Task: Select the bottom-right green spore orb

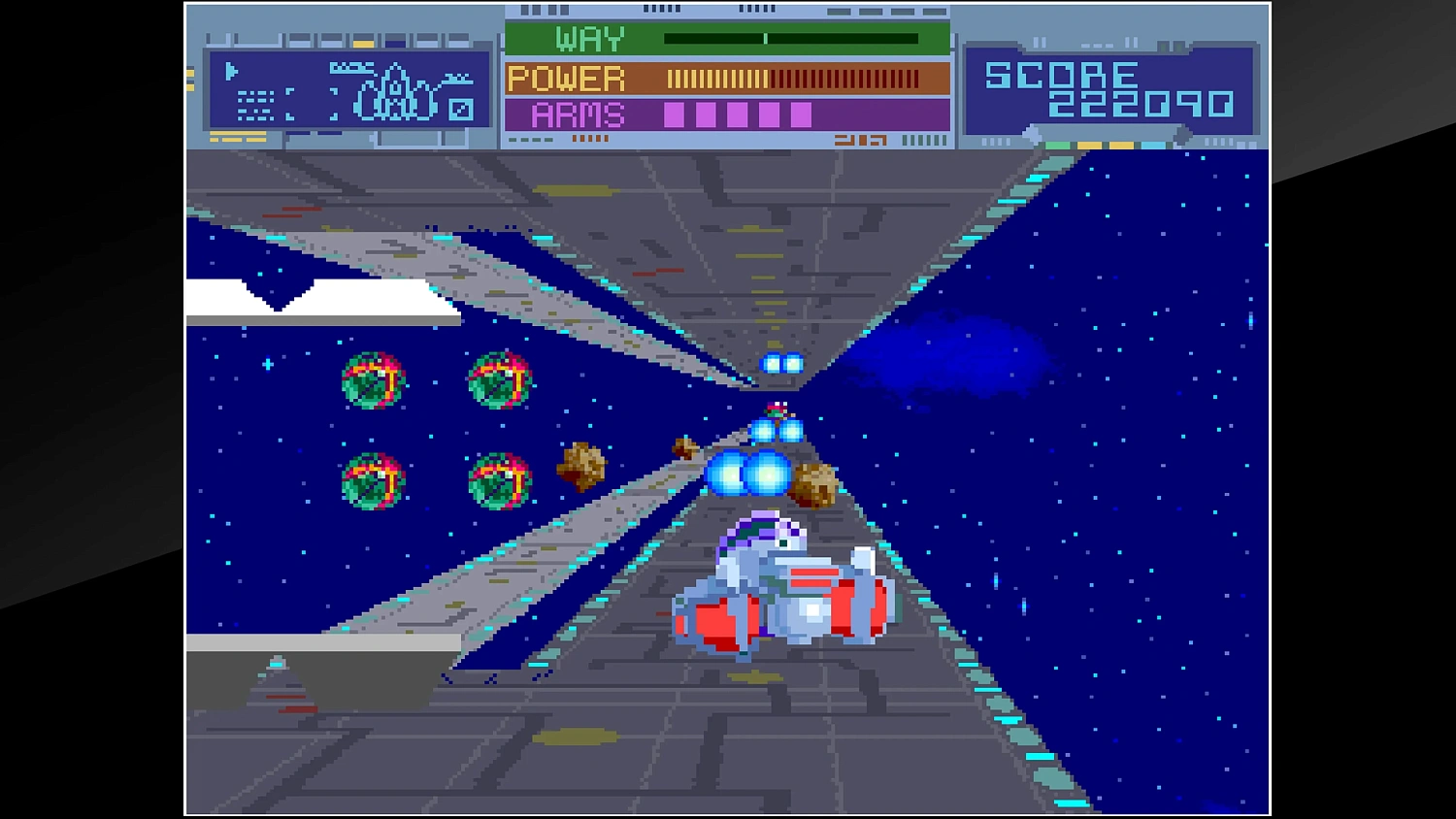Action: point(498,480)
